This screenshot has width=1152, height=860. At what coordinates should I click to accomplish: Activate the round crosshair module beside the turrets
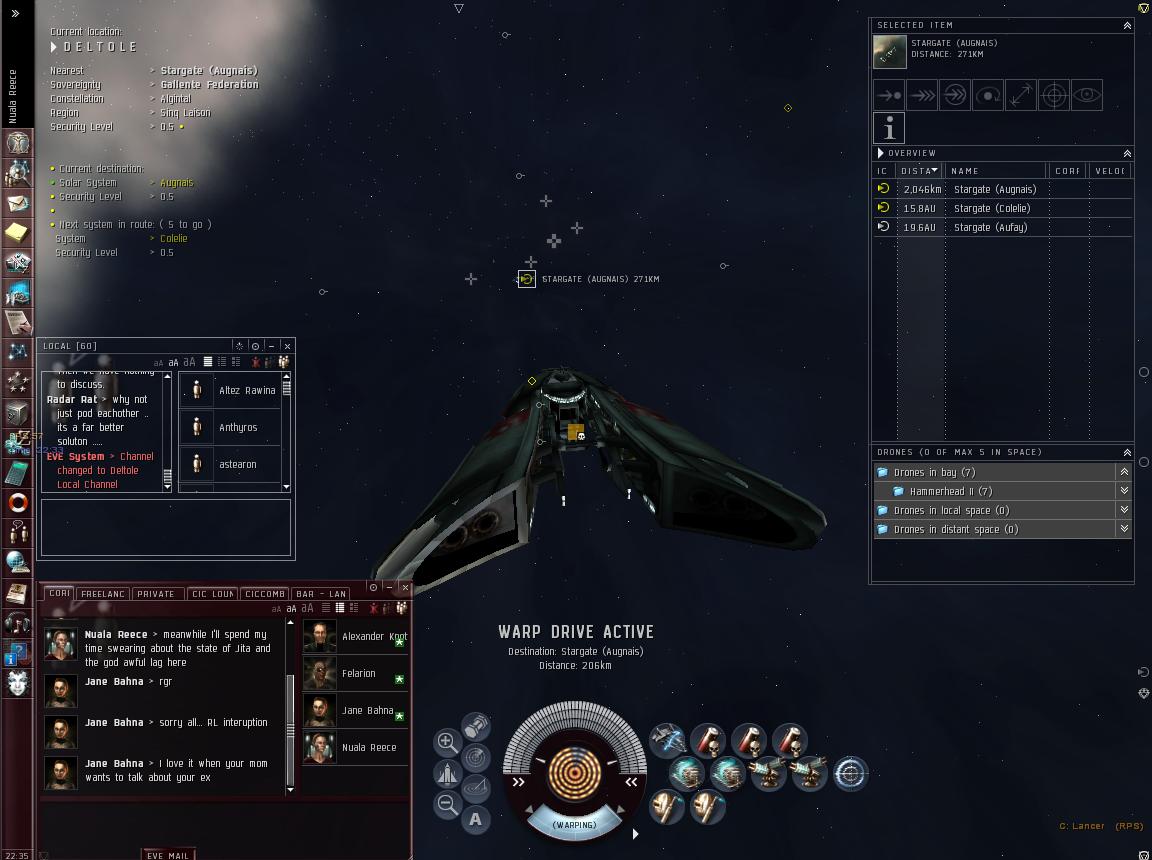coord(850,773)
